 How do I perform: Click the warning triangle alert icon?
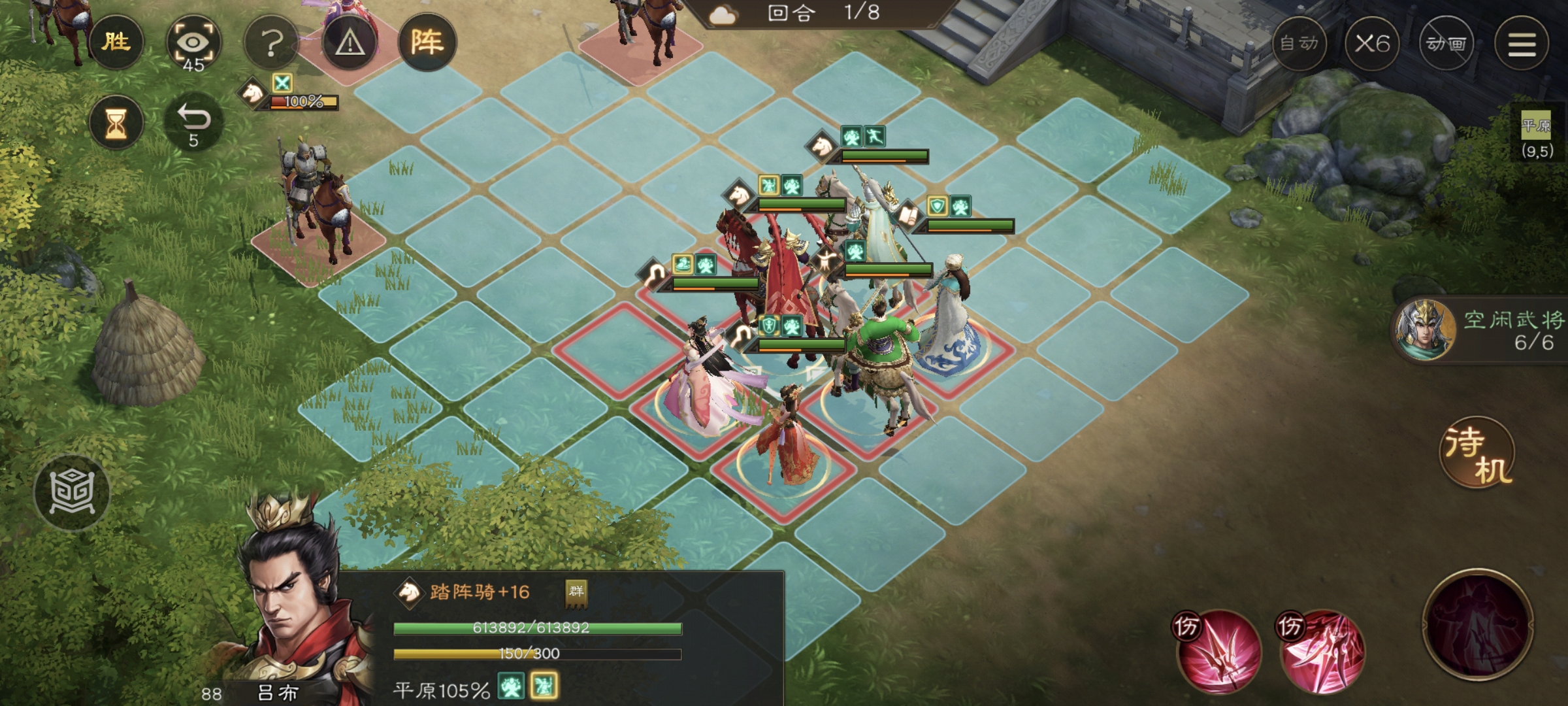click(x=351, y=44)
